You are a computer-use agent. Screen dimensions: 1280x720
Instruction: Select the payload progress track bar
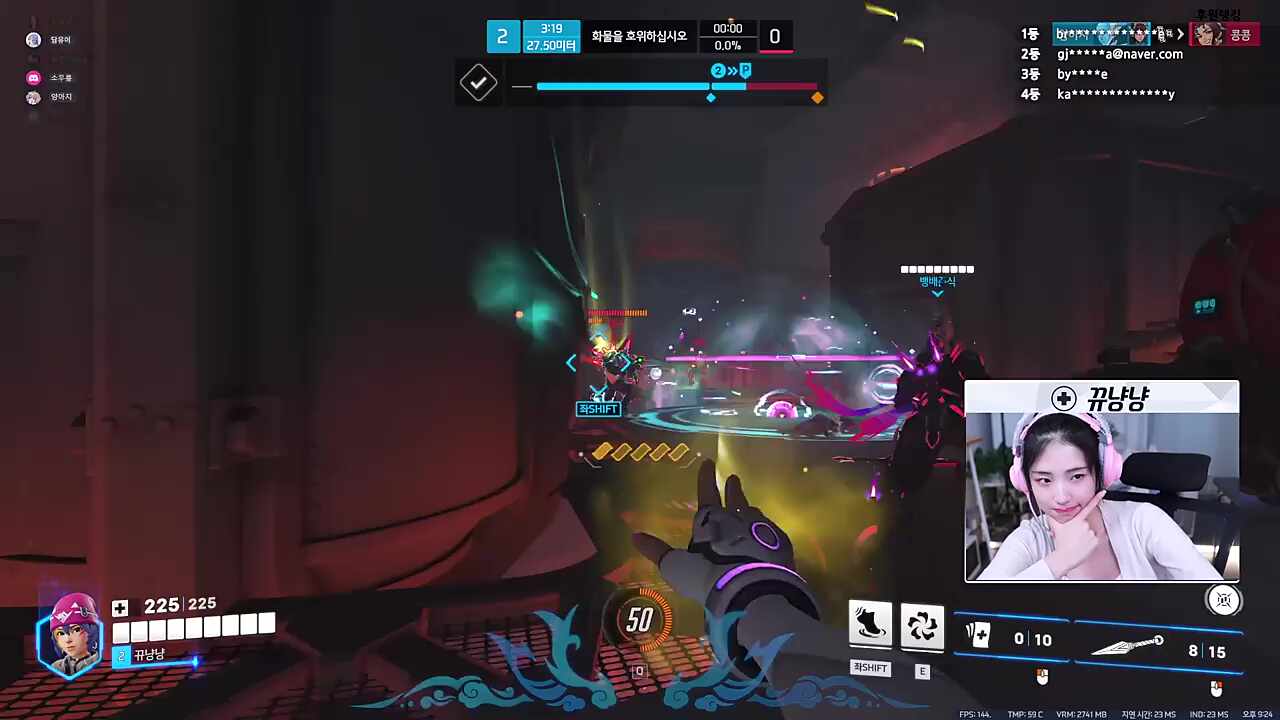tap(677, 86)
